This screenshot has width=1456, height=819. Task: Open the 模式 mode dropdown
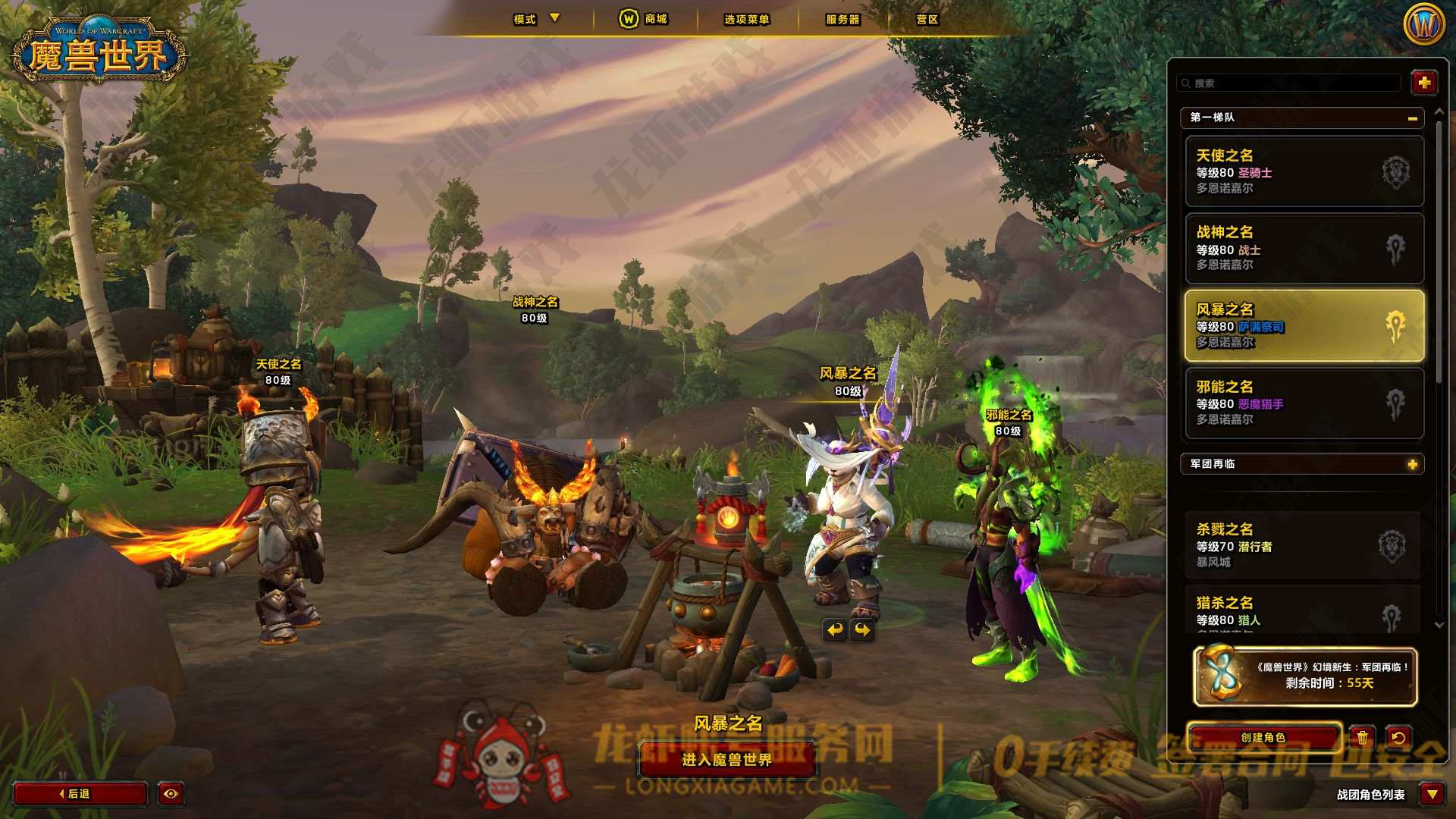coord(535,19)
